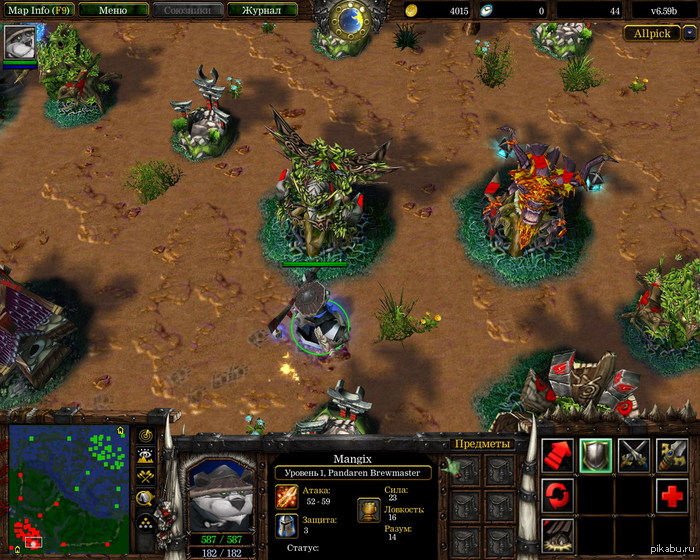Open the Журнал log

click(x=262, y=10)
